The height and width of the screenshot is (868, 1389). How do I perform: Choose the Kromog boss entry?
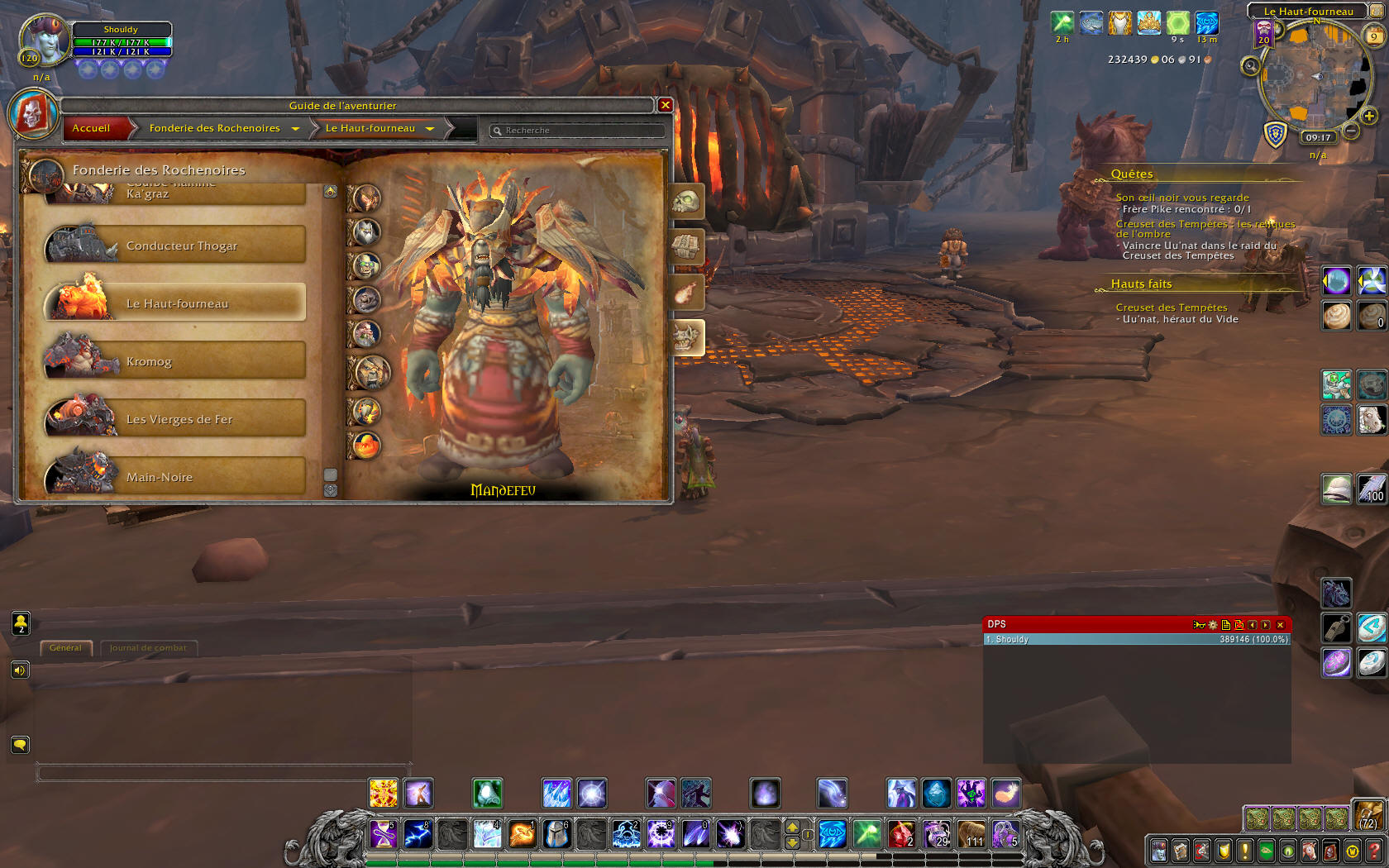tap(175, 361)
